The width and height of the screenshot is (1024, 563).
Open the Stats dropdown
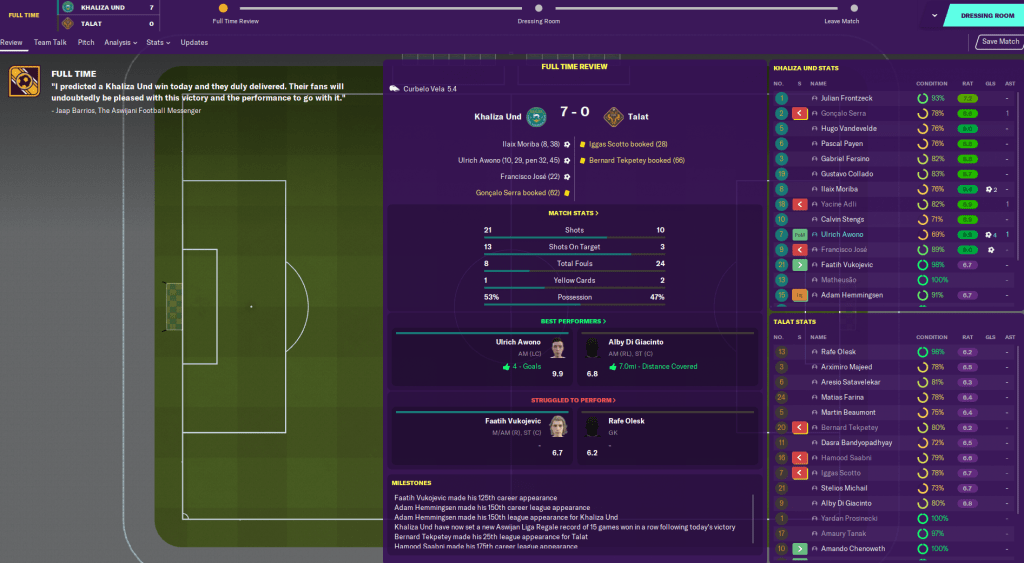tap(157, 43)
